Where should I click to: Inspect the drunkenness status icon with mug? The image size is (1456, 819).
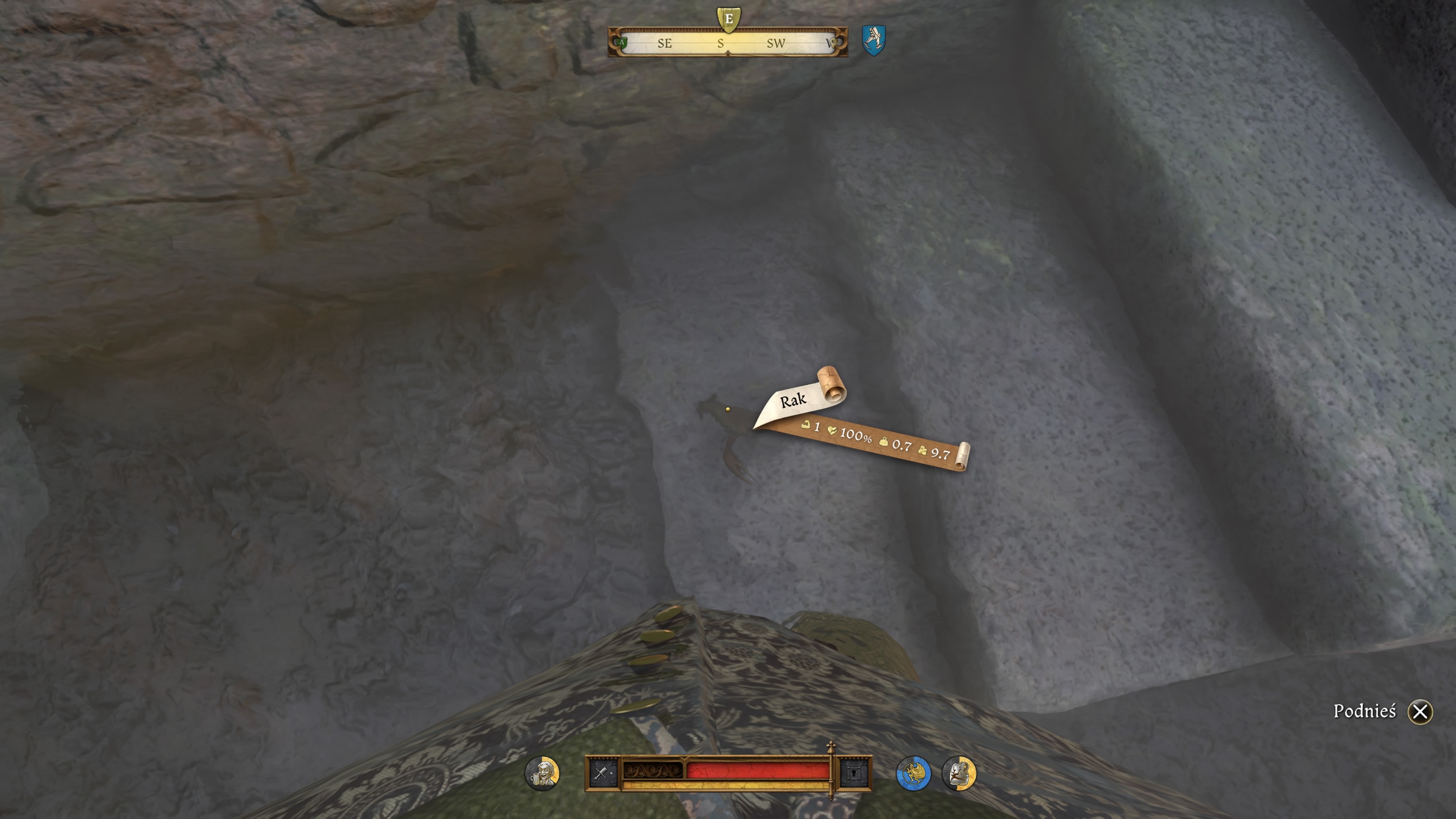[542, 773]
